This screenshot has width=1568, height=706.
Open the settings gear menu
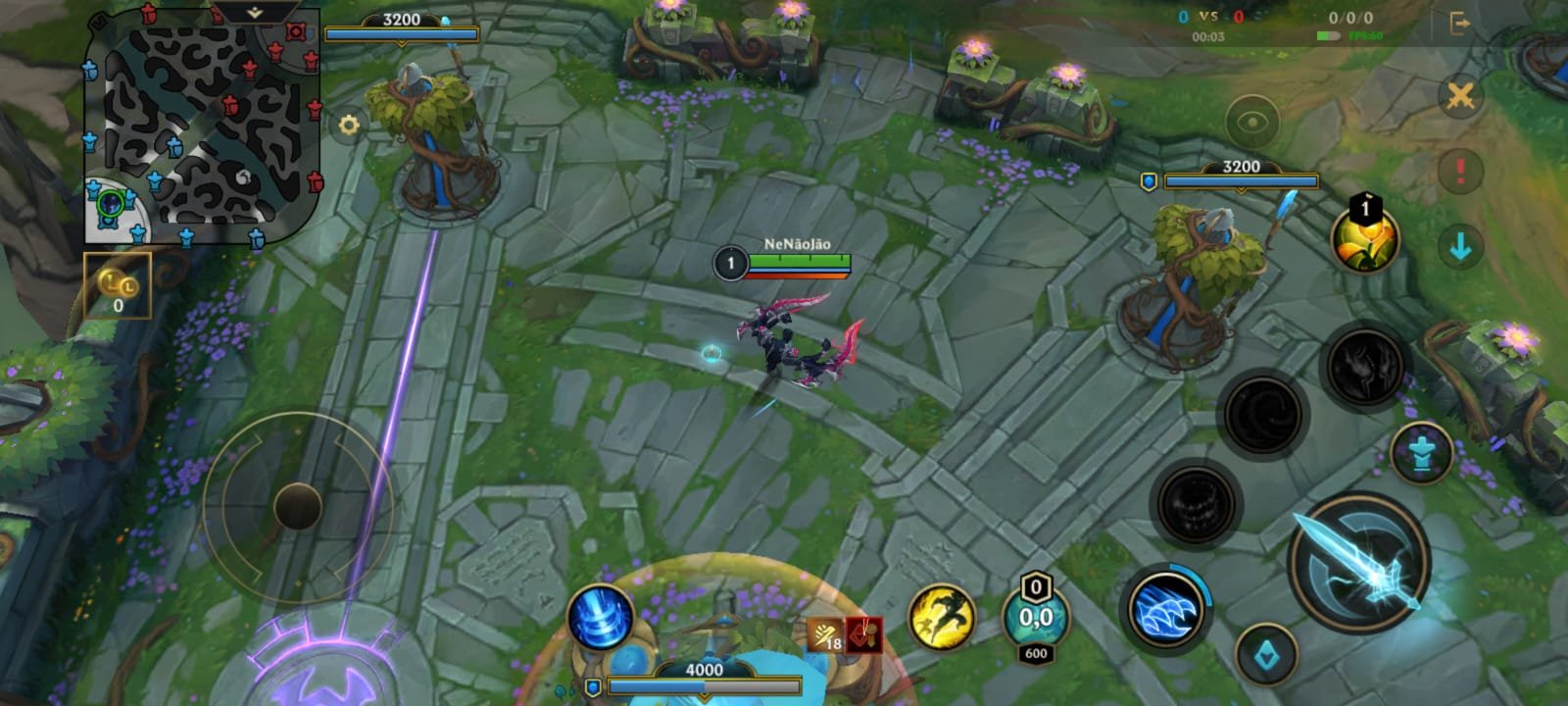(348, 125)
